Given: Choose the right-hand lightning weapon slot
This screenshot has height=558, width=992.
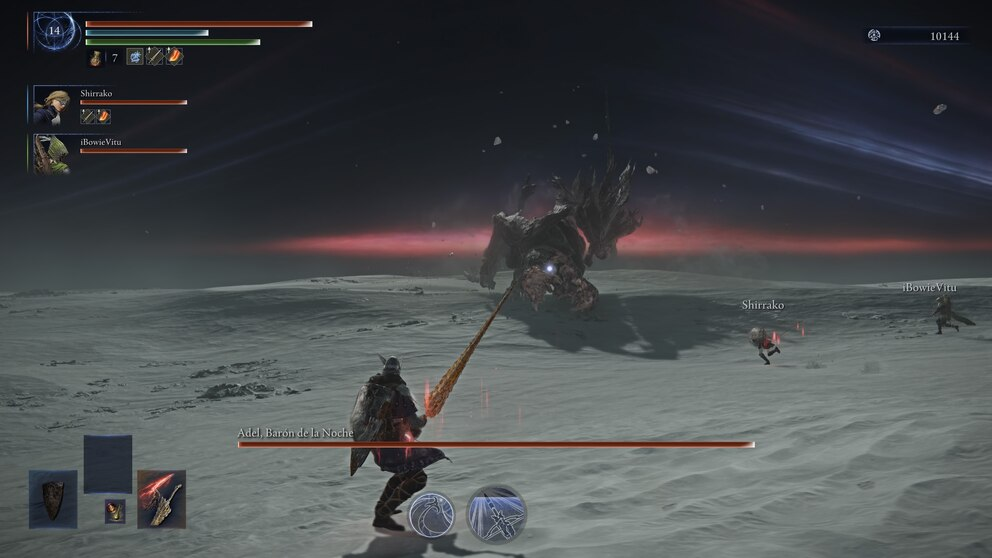Looking at the screenshot, I should click(161, 497).
